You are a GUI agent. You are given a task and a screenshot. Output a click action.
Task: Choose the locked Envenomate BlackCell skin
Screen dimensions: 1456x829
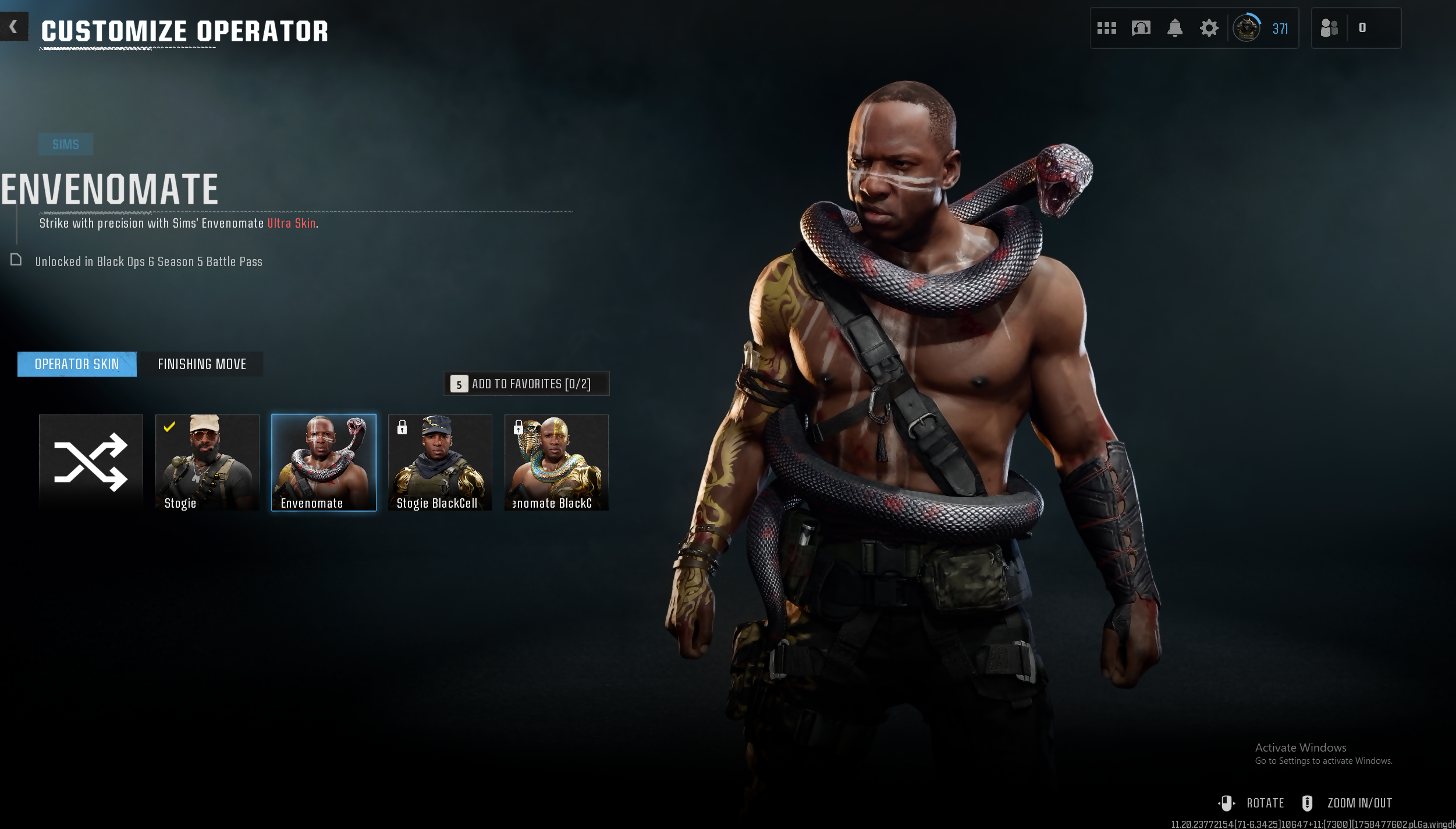556,462
